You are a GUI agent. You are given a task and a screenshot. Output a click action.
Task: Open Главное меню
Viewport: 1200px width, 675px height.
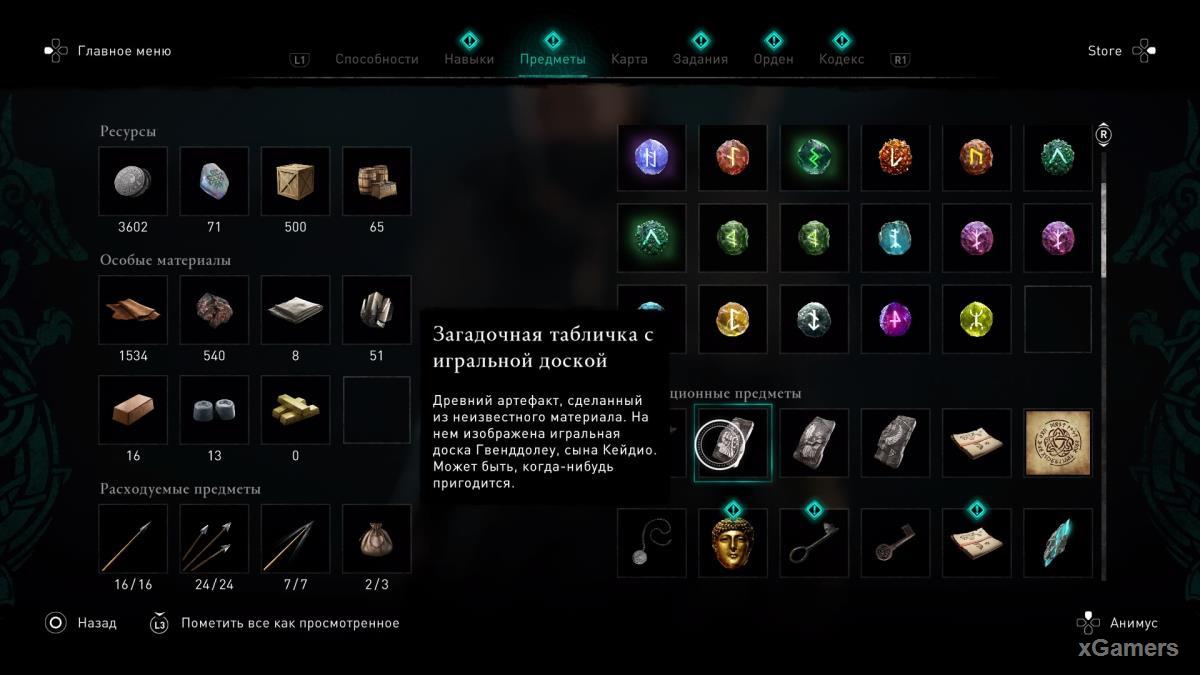tap(124, 51)
